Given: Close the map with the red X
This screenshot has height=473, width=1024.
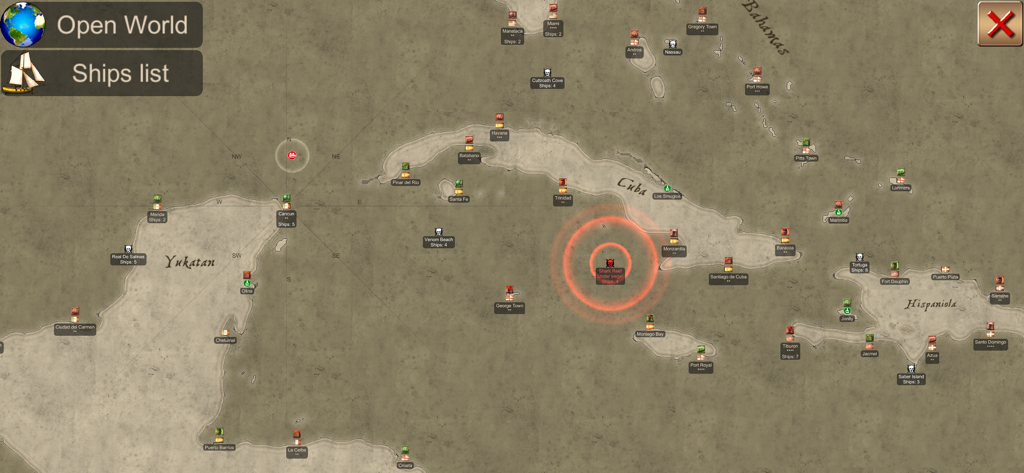Looking at the screenshot, I should [1000, 24].
